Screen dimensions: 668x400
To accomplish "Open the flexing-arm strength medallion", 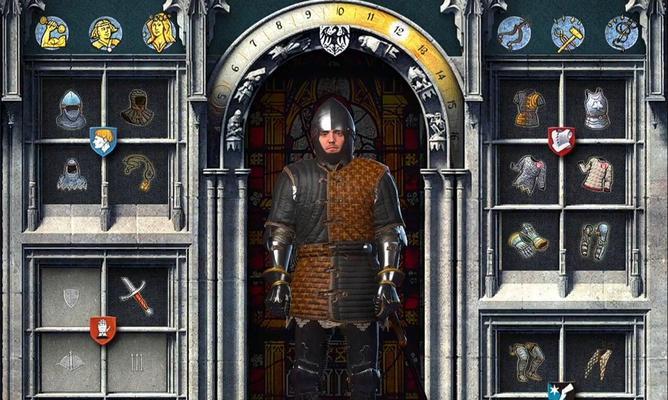I will [51, 32].
